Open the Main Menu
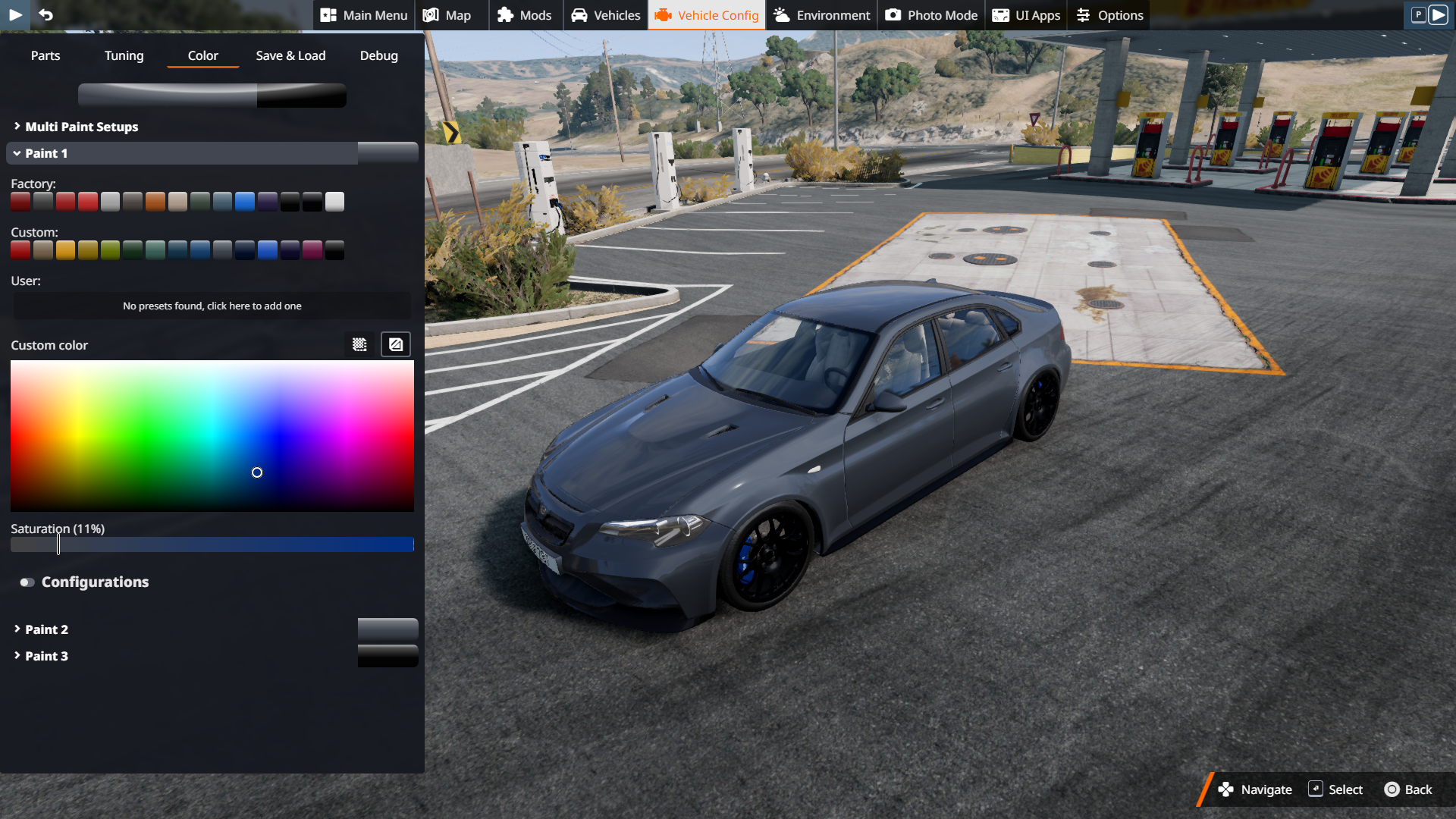 tap(364, 15)
